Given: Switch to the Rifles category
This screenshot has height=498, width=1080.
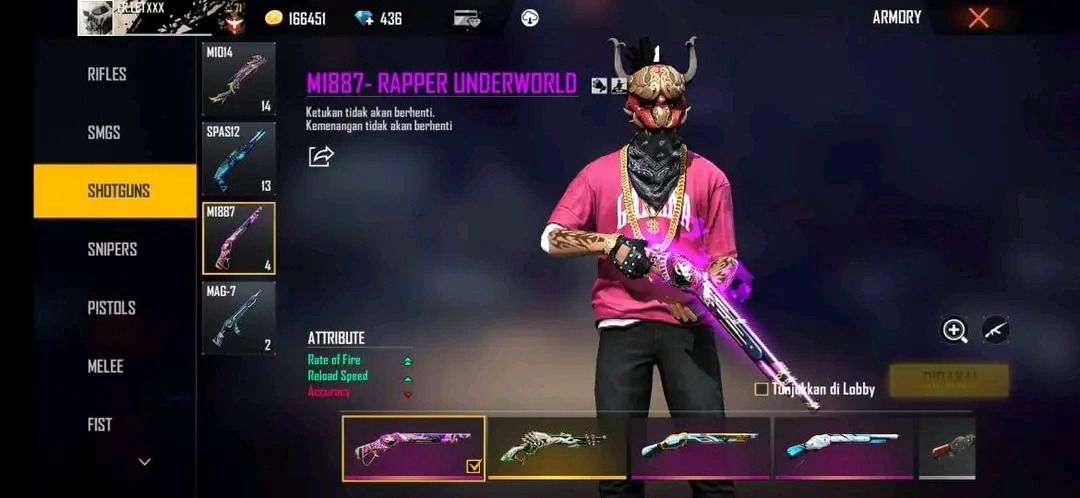Looking at the screenshot, I should (107, 74).
